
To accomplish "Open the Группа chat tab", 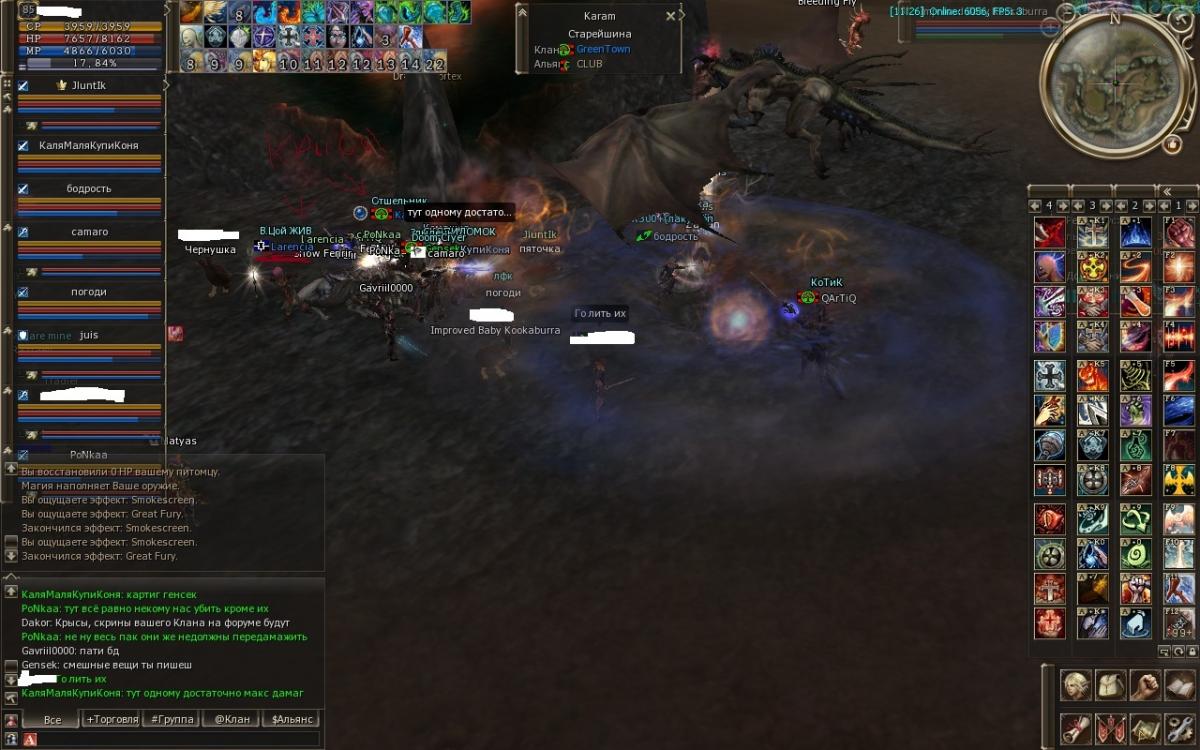I will click(x=168, y=719).
